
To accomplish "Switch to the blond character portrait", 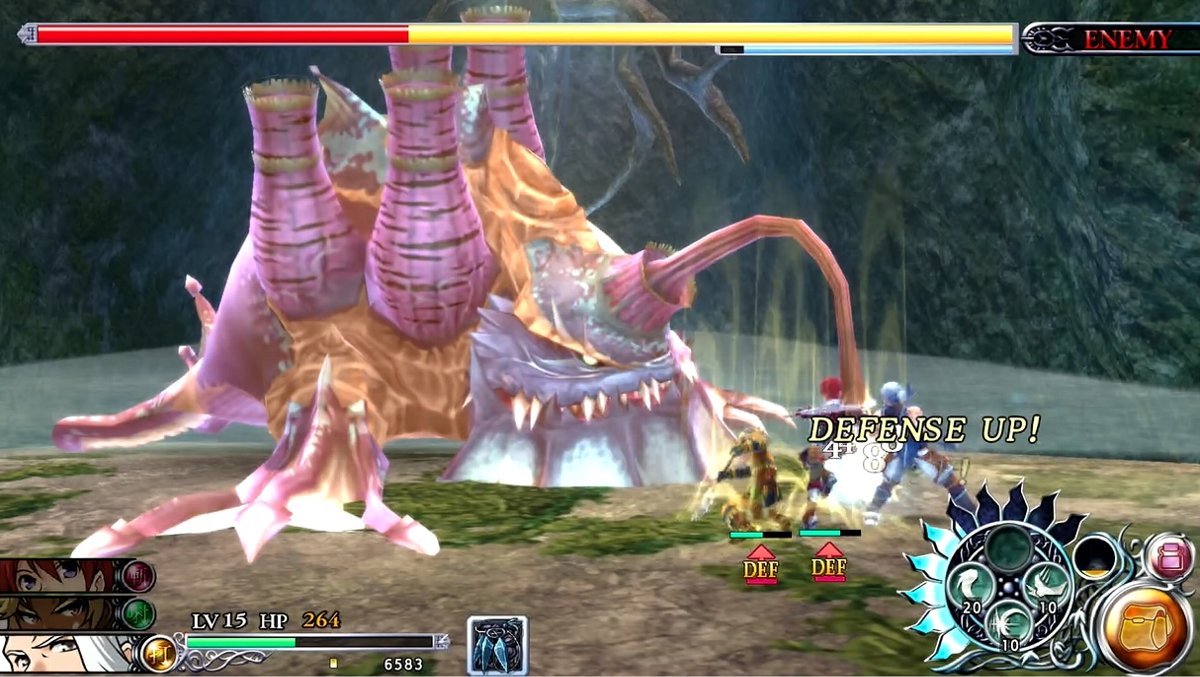I will point(60,612).
